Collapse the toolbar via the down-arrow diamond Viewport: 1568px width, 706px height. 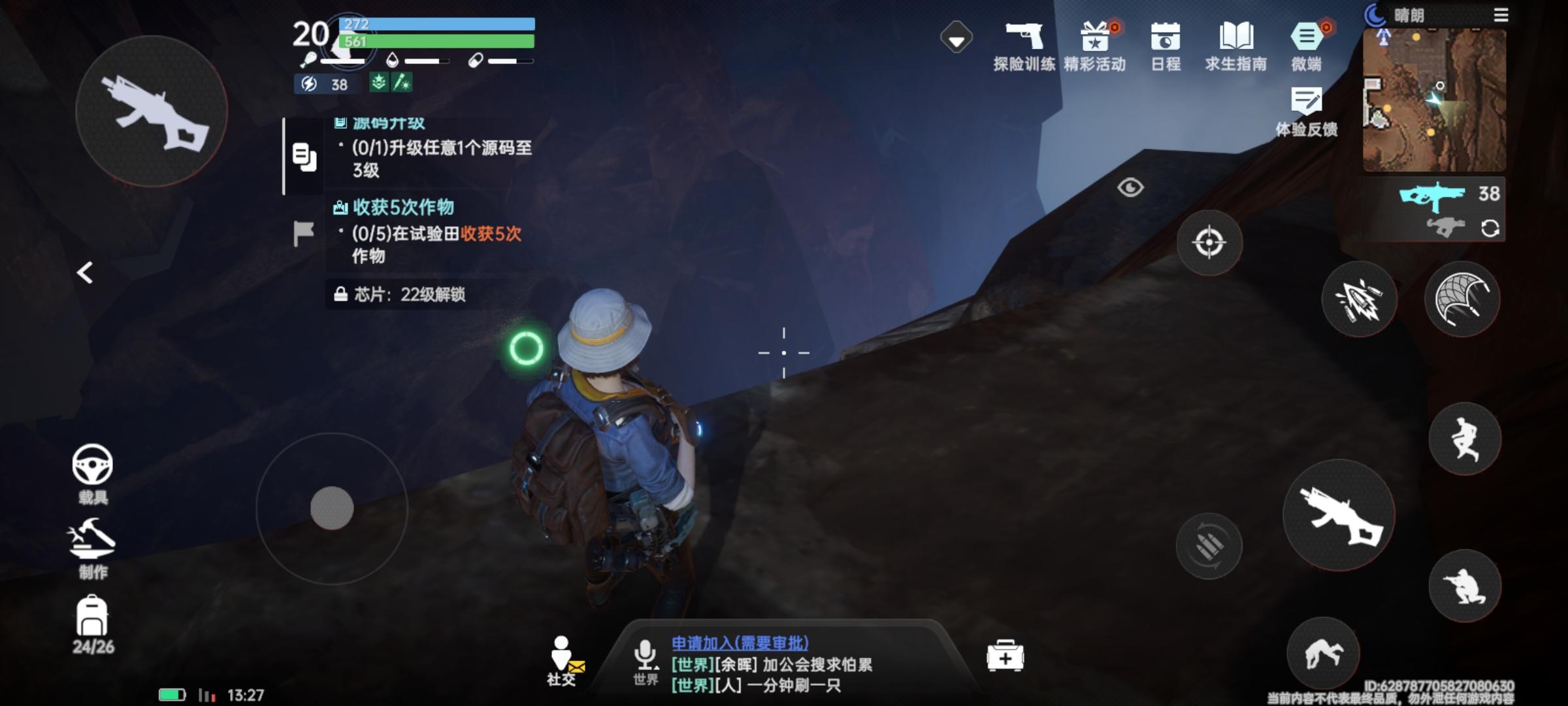pyautogui.click(x=956, y=39)
